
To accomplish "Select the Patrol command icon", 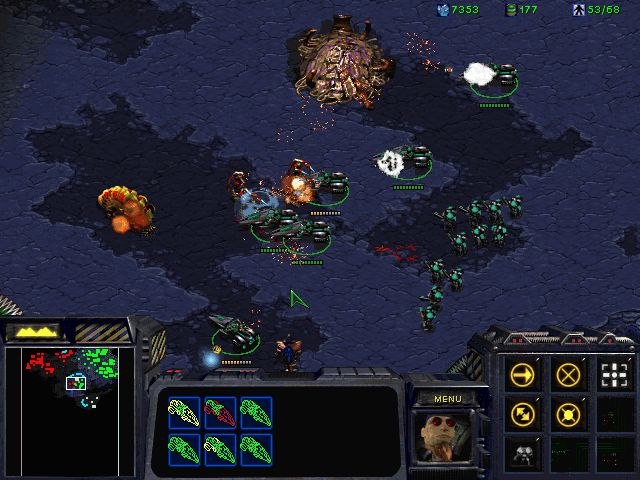I will pos(523,412).
